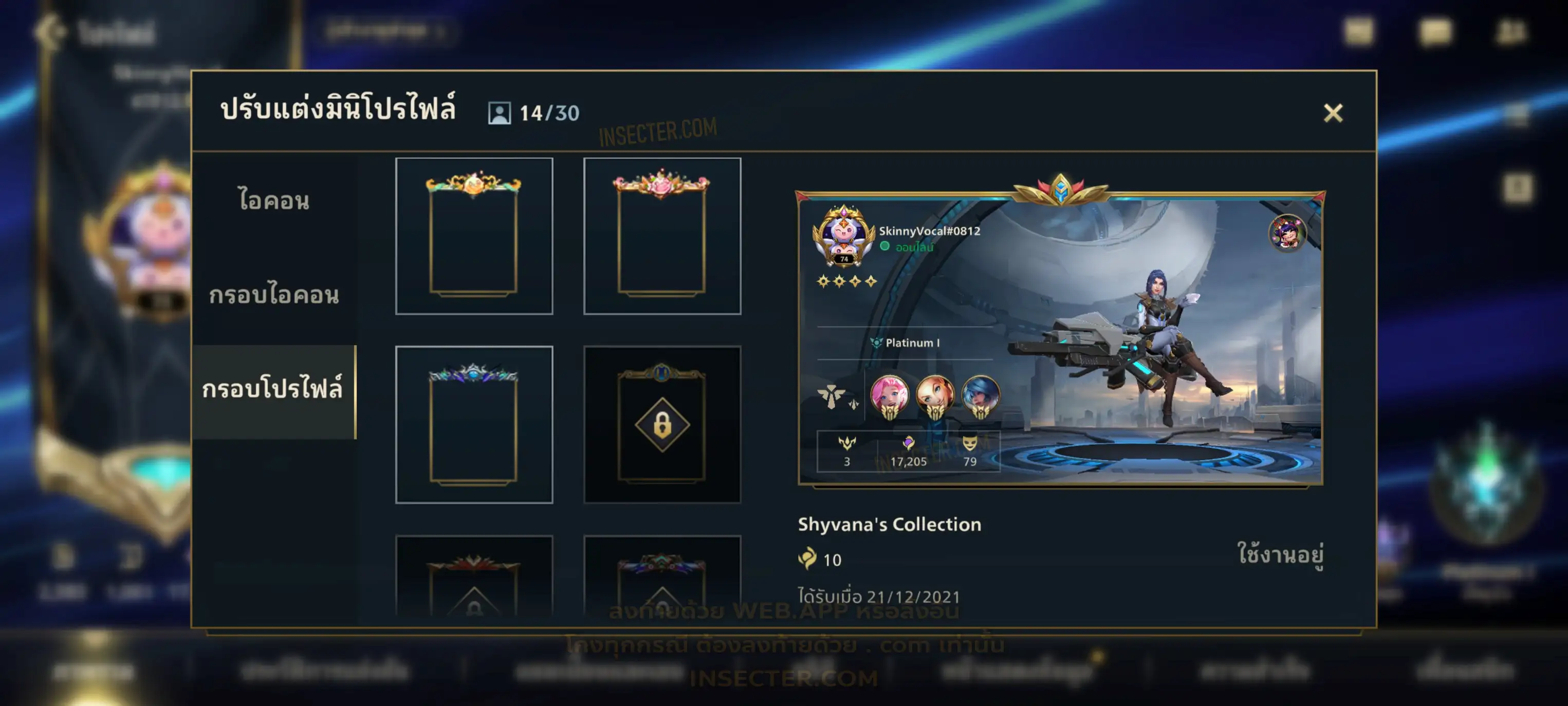Close the mini profile customization dialog
Image resolution: width=1568 pixels, height=706 pixels.
(x=1333, y=113)
